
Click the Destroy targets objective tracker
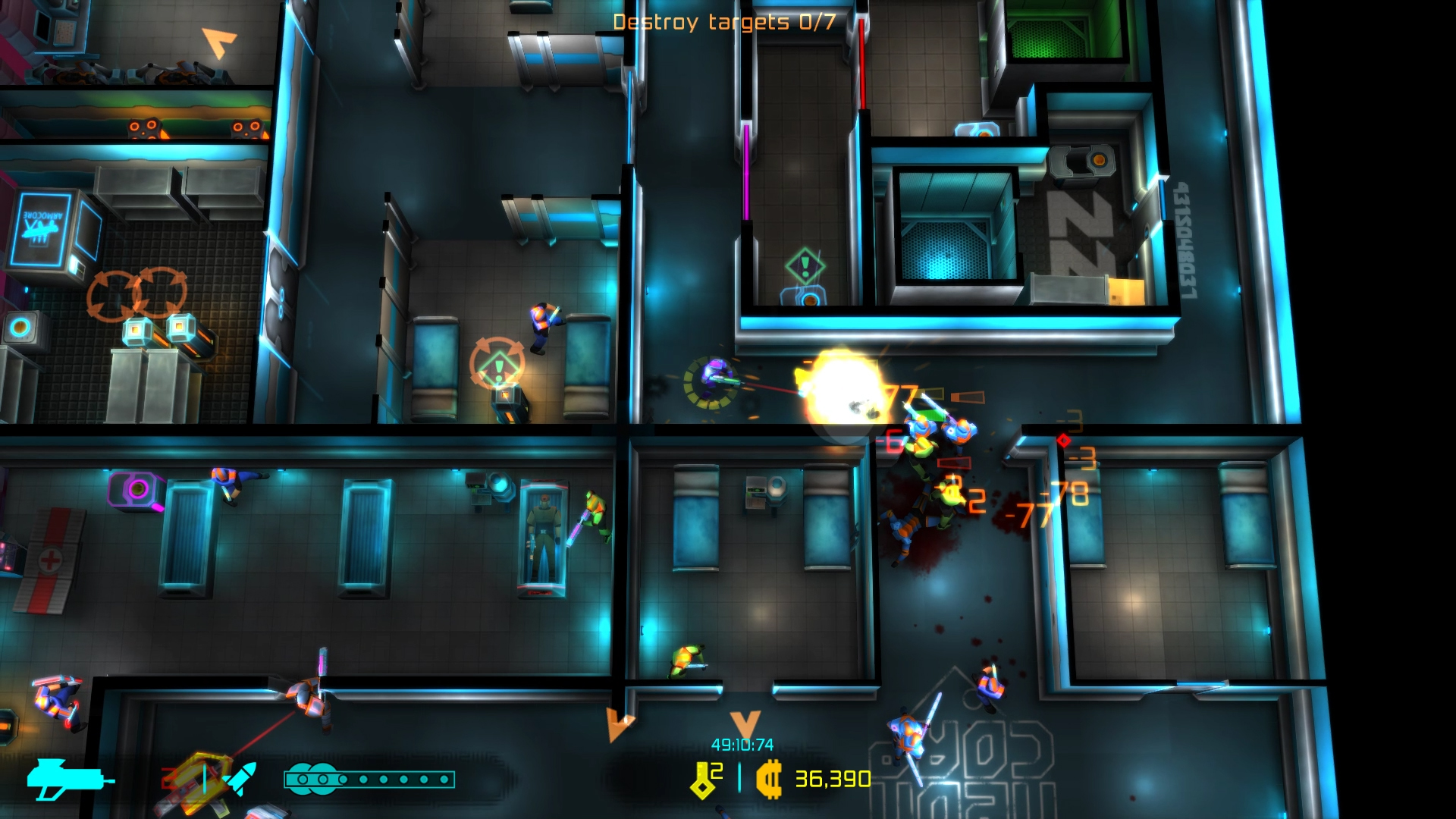[x=723, y=22]
